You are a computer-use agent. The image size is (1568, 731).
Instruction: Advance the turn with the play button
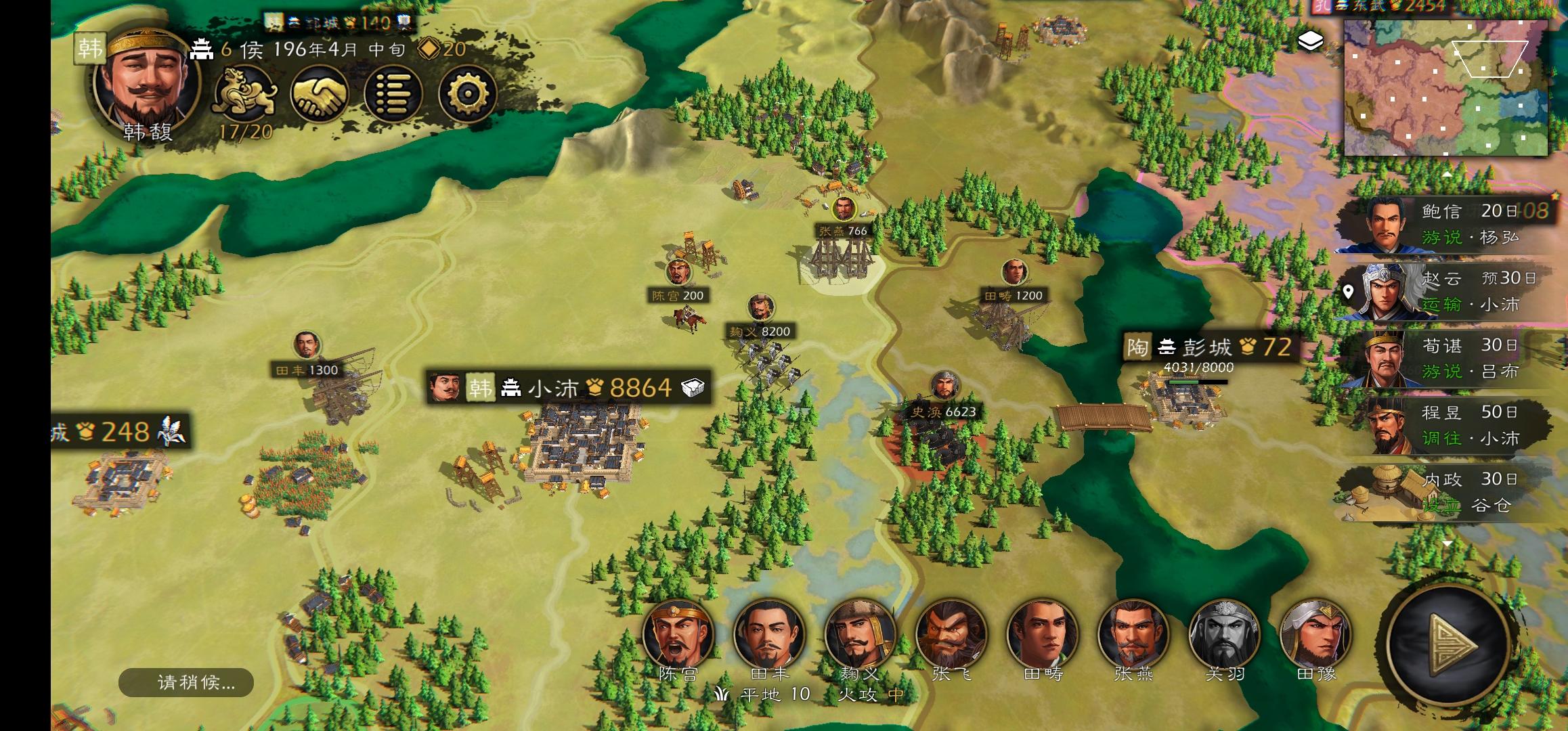click(1449, 646)
